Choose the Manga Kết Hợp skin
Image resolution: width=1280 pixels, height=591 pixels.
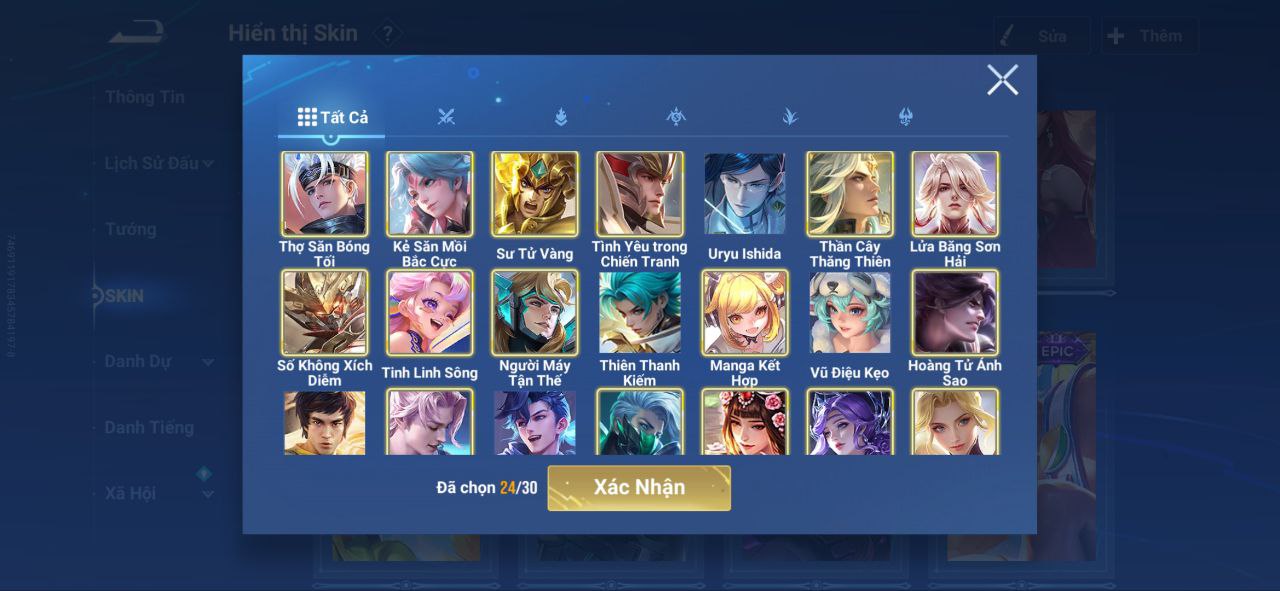745,313
